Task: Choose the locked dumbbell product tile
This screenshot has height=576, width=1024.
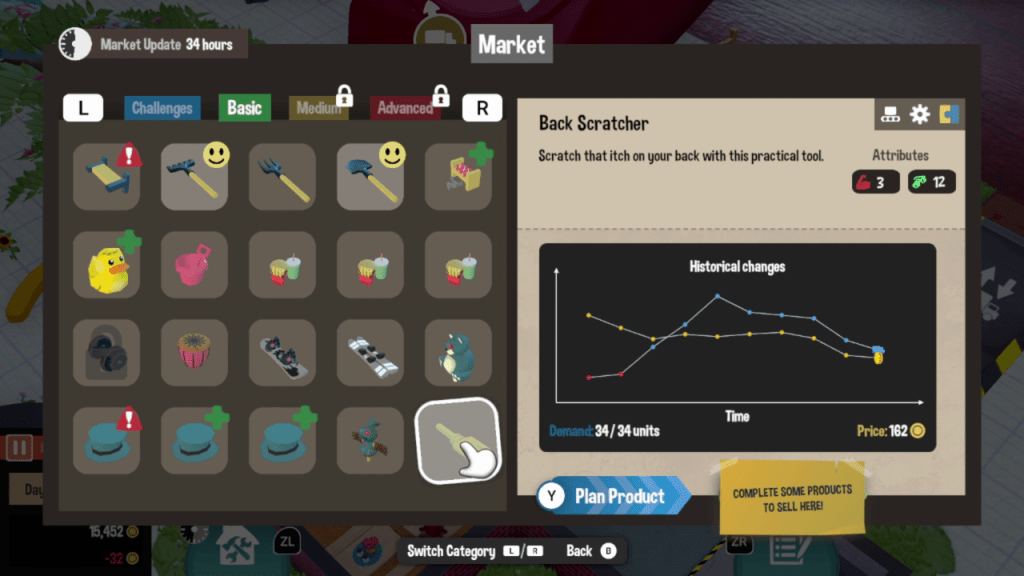Action: (x=106, y=353)
